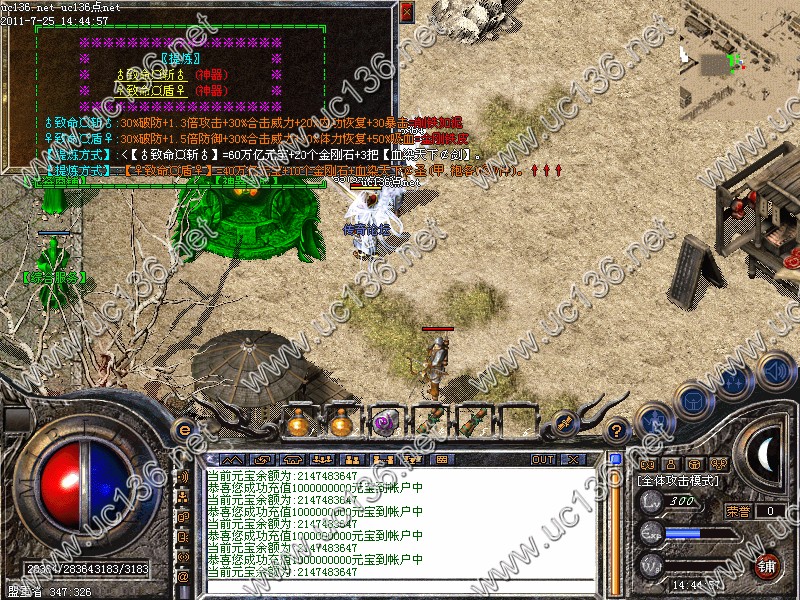800x600 pixels.
Task: Close the NPC refining dialog
Action: [406, 12]
